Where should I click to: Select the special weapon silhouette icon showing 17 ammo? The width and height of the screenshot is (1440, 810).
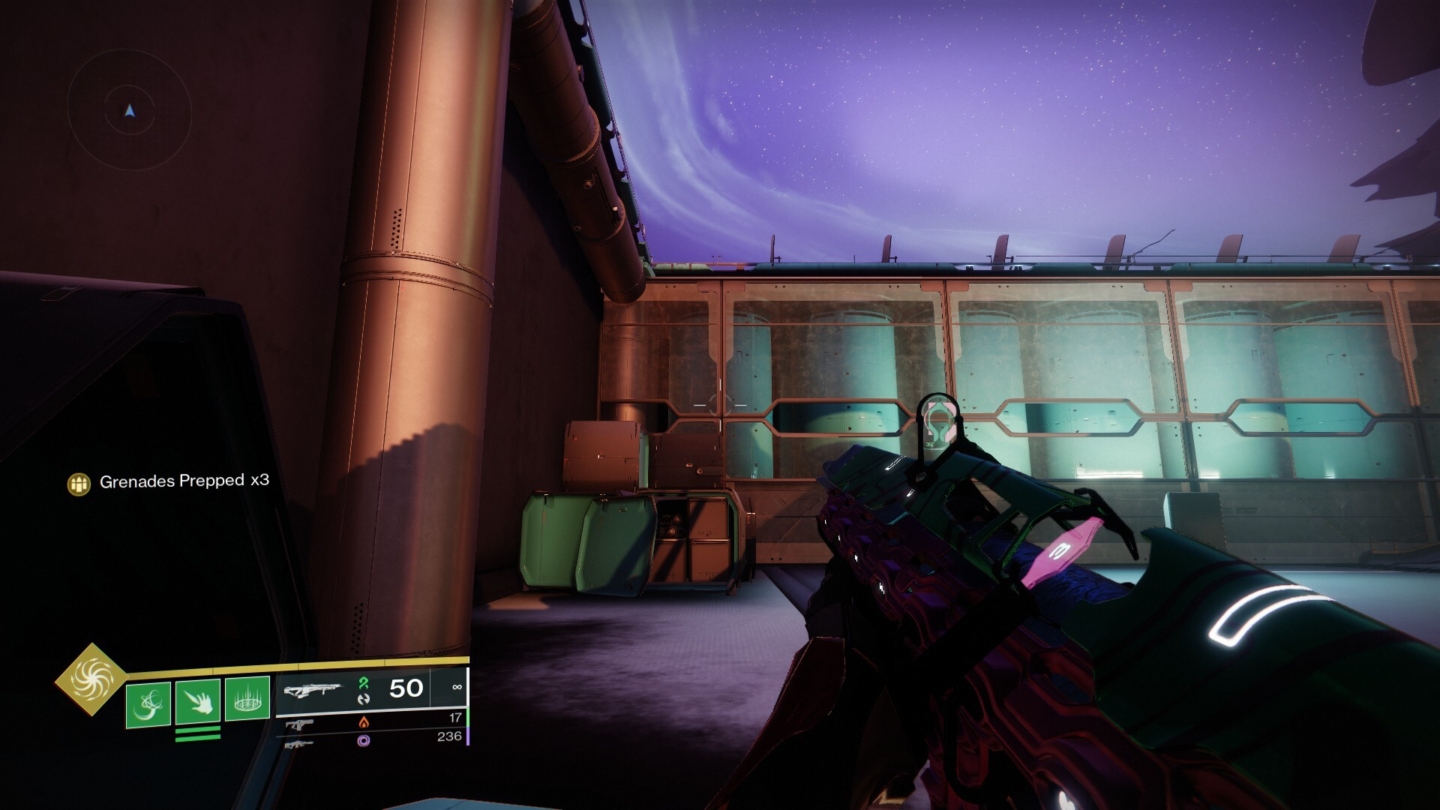click(x=298, y=723)
